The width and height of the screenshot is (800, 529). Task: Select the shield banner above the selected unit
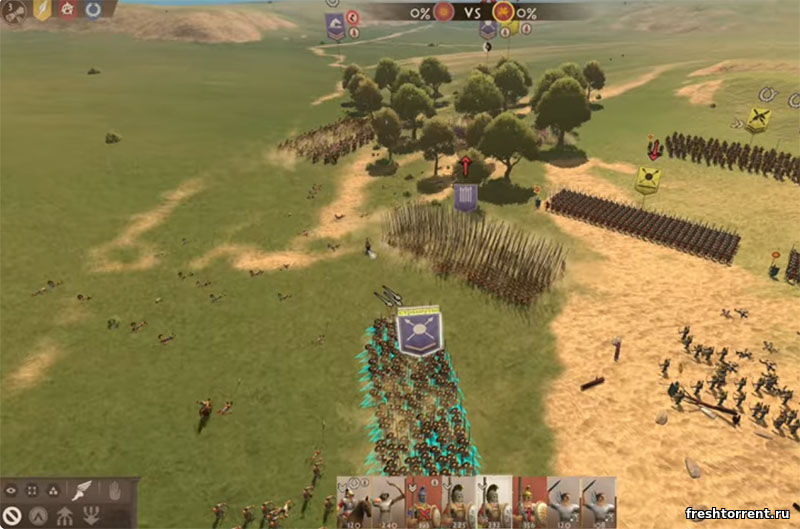coord(419,331)
